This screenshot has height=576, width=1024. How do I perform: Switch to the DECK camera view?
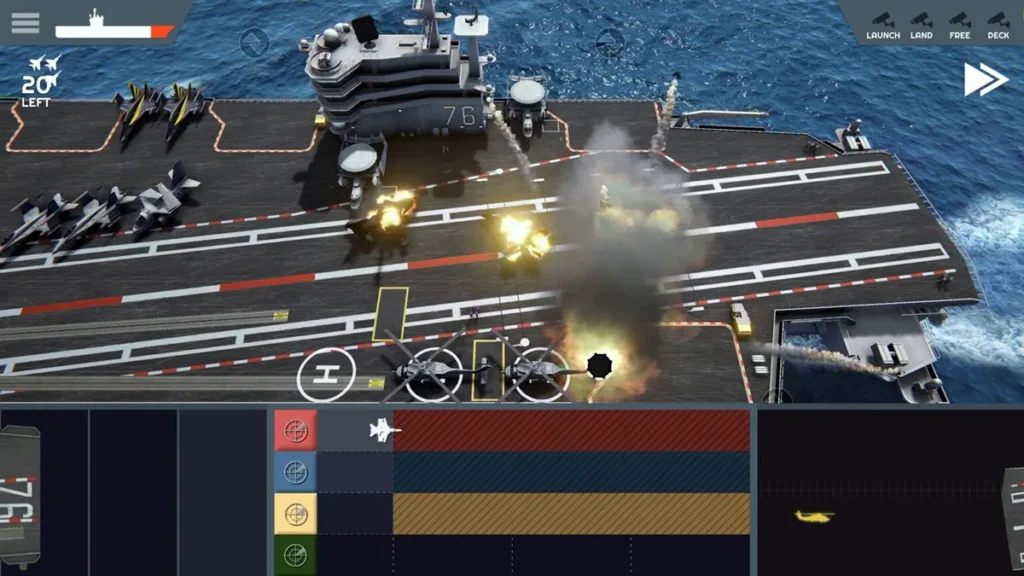pos(998,25)
